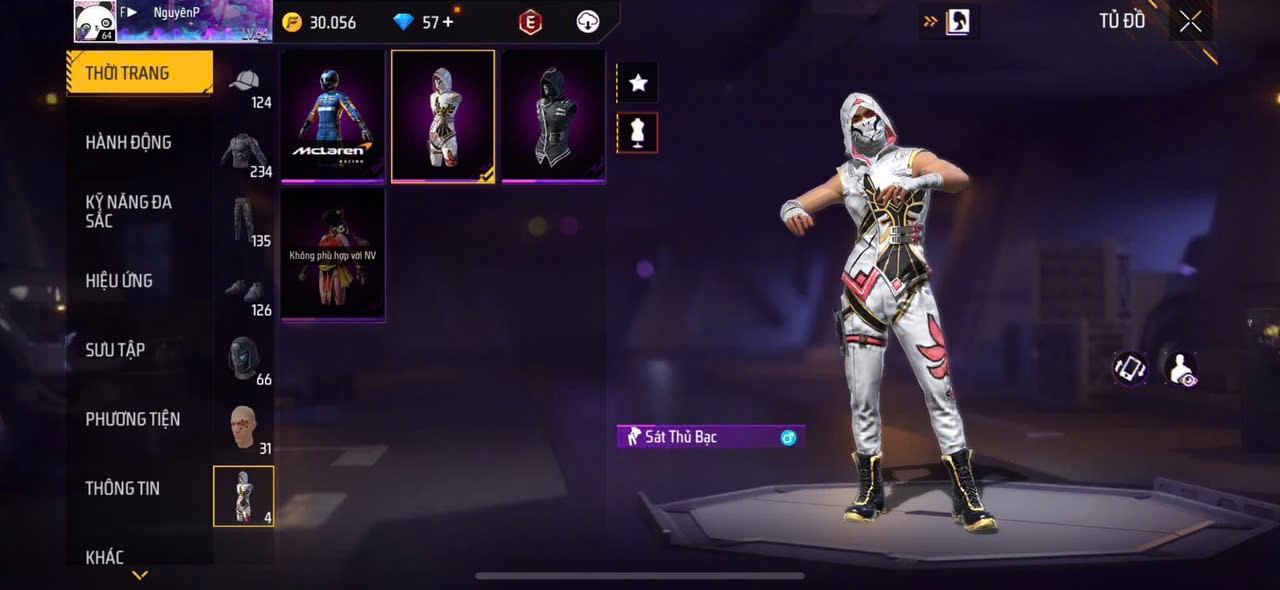Open the Kỹ Năng Đa Sắc tab
Viewport: 1280px width, 590px height.
coord(128,211)
